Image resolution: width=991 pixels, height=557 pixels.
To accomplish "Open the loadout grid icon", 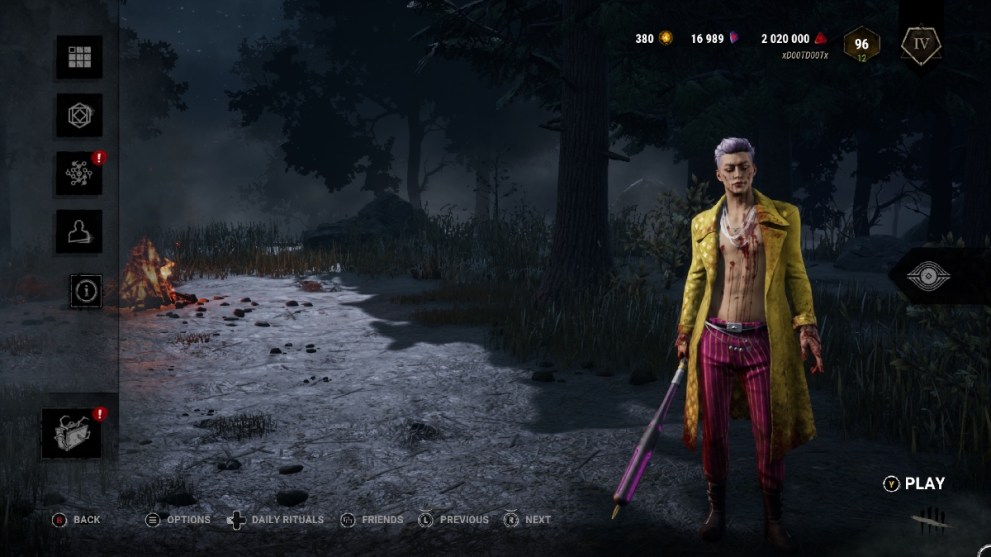I will point(79,57).
